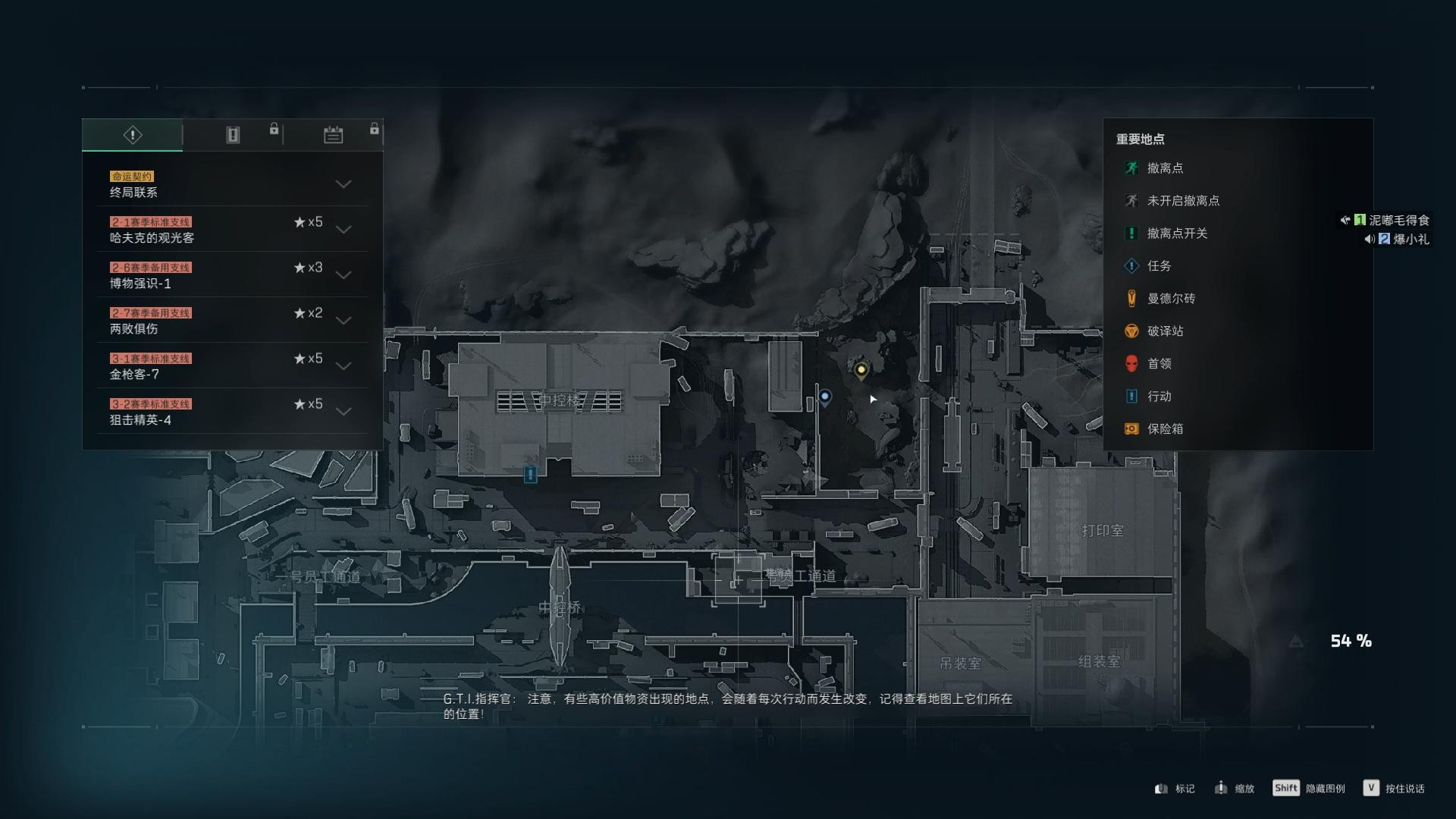The height and width of the screenshot is (819, 1456).
Task: Select the 撤离点开关 extraction switch icon
Action: pyautogui.click(x=1130, y=234)
